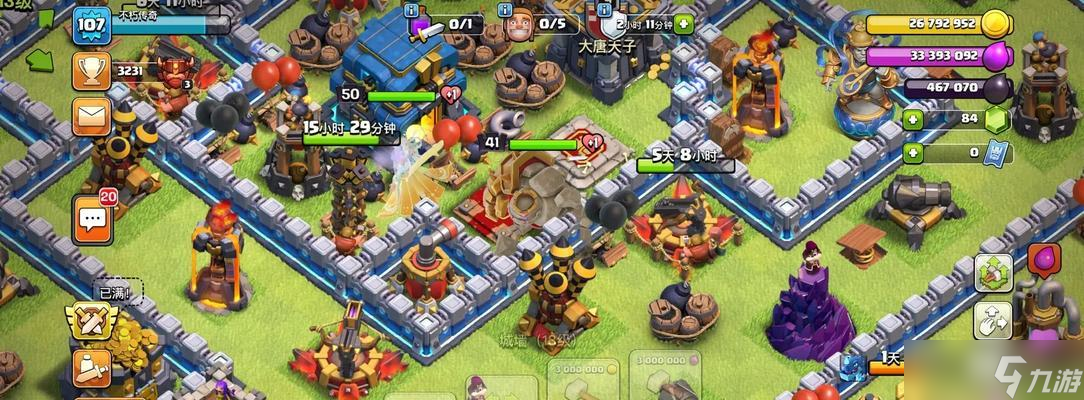
Task: Tap the dark elixir resource icon
Action: [995, 89]
